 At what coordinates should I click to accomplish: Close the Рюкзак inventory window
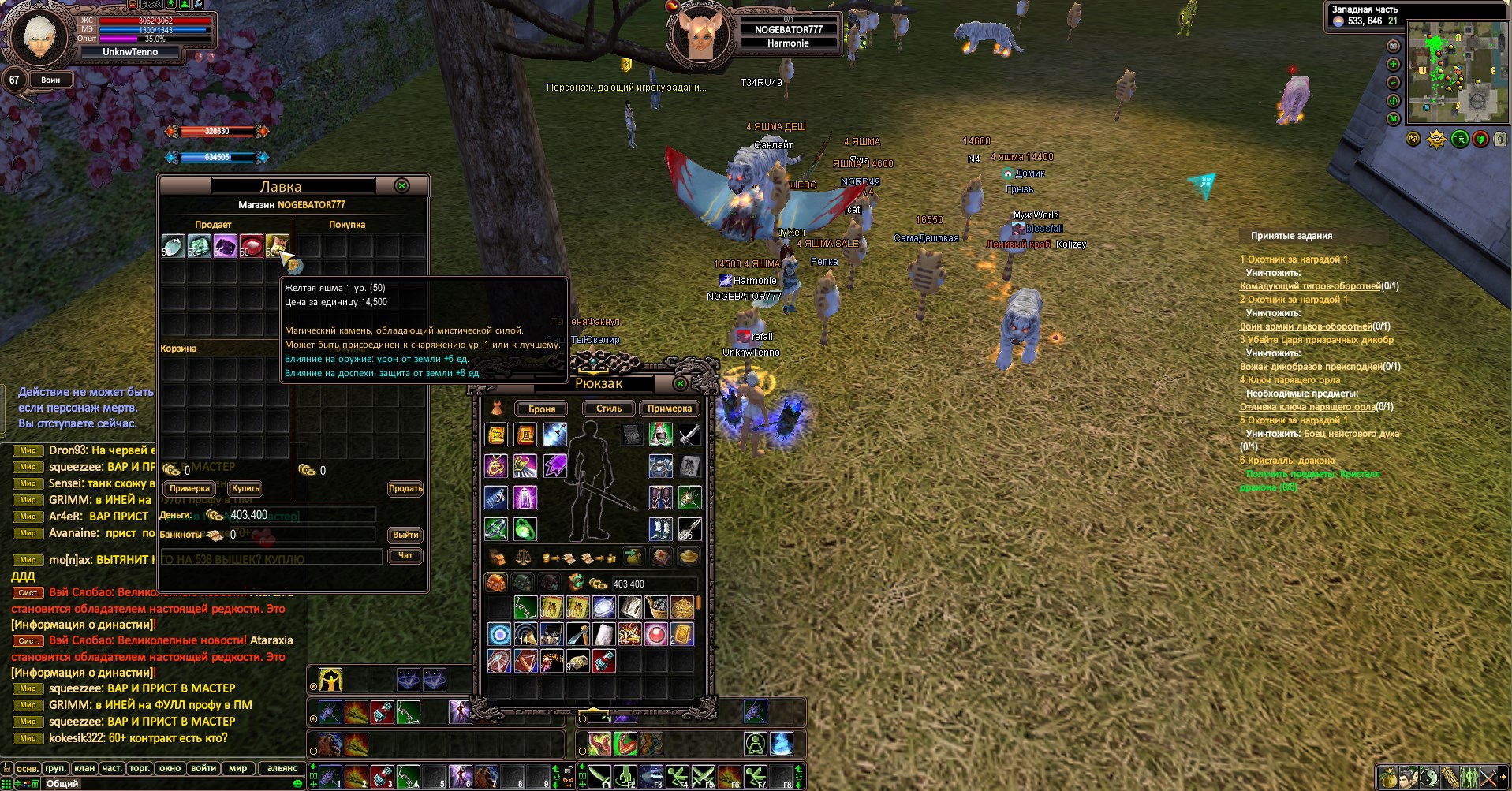(x=680, y=383)
